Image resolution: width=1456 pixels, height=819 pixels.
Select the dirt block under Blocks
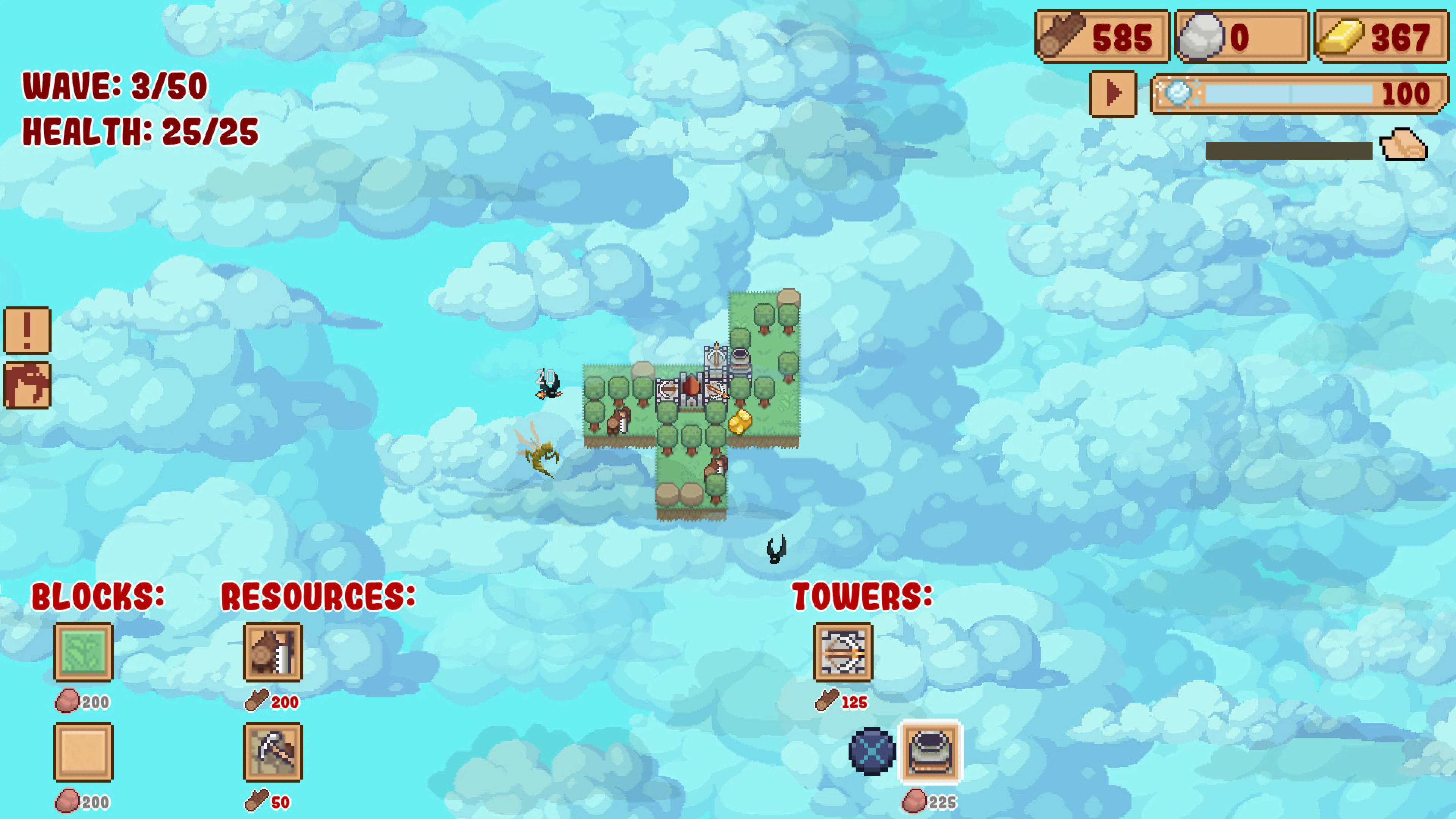(x=83, y=753)
